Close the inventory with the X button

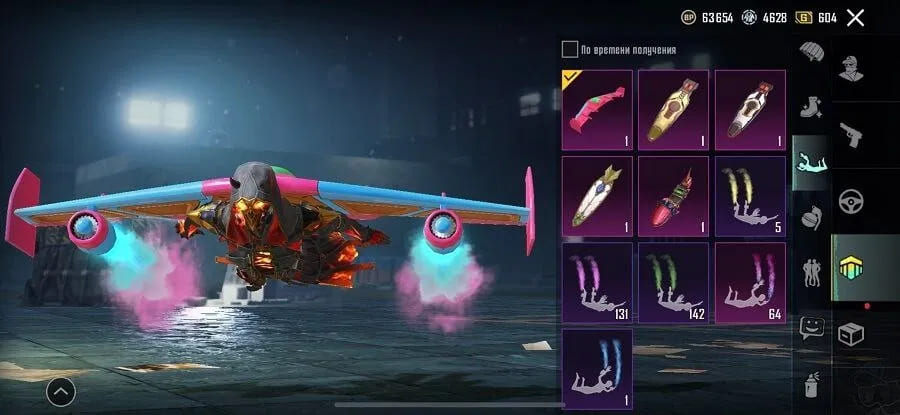pos(855,17)
